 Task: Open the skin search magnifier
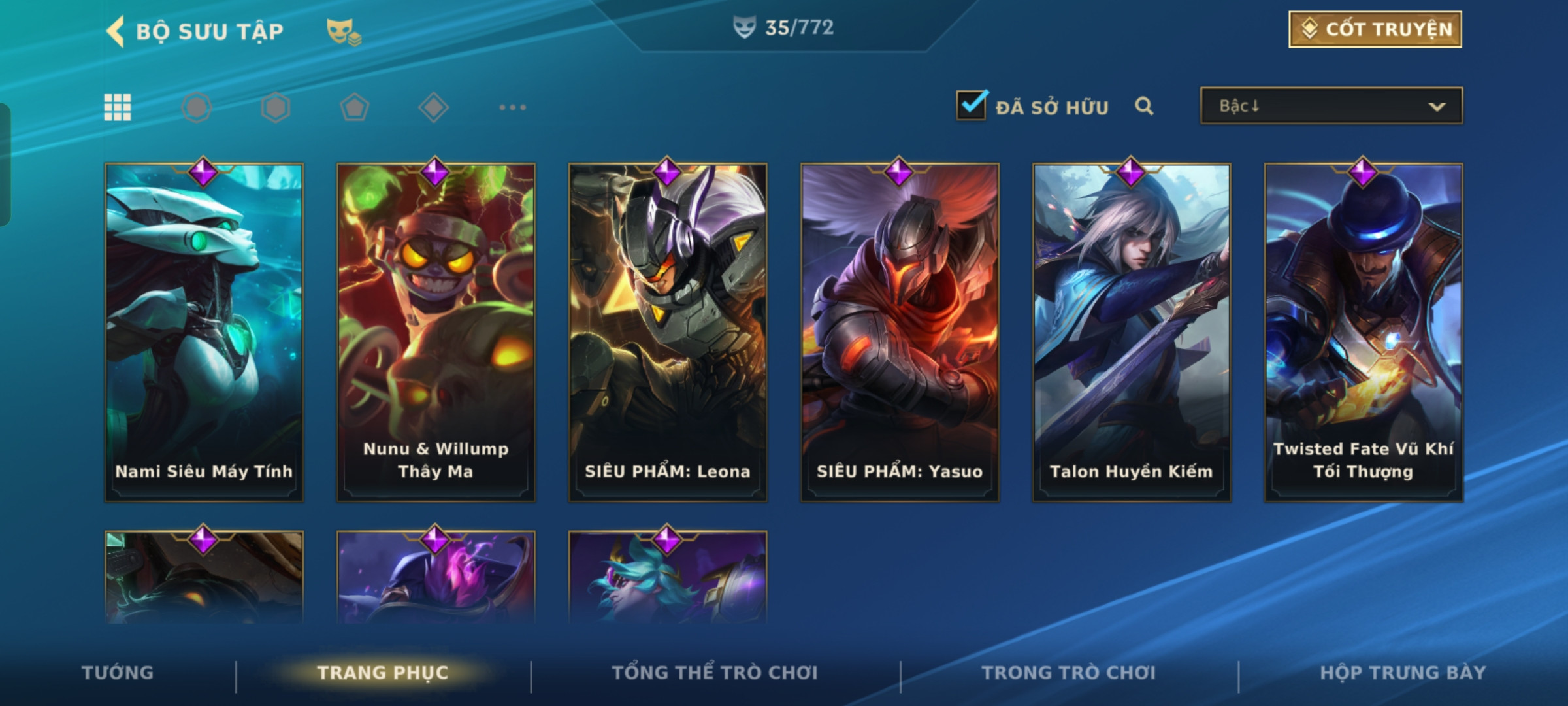click(1143, 106)
